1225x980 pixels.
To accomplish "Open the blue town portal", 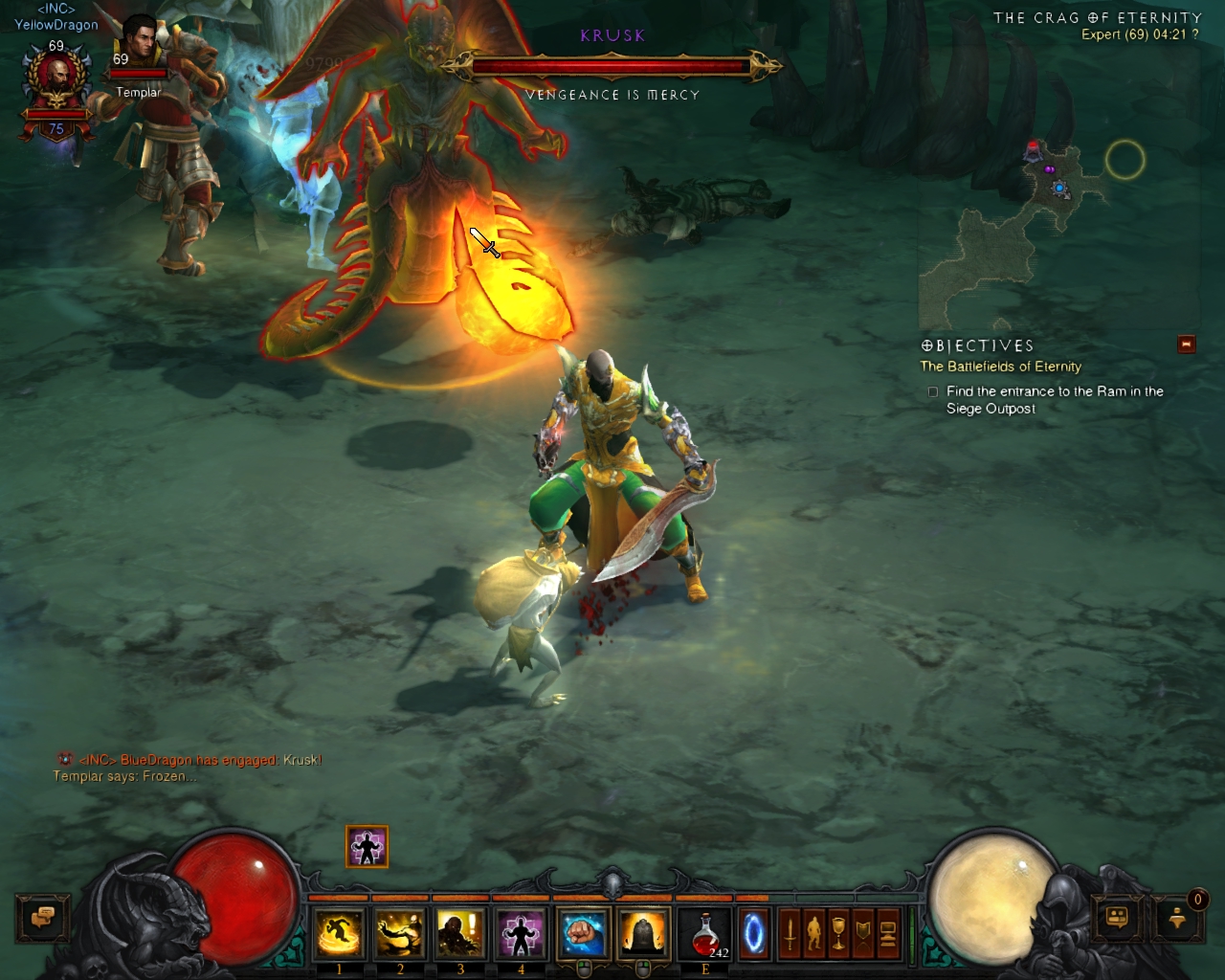I will (x=754, y=934).
